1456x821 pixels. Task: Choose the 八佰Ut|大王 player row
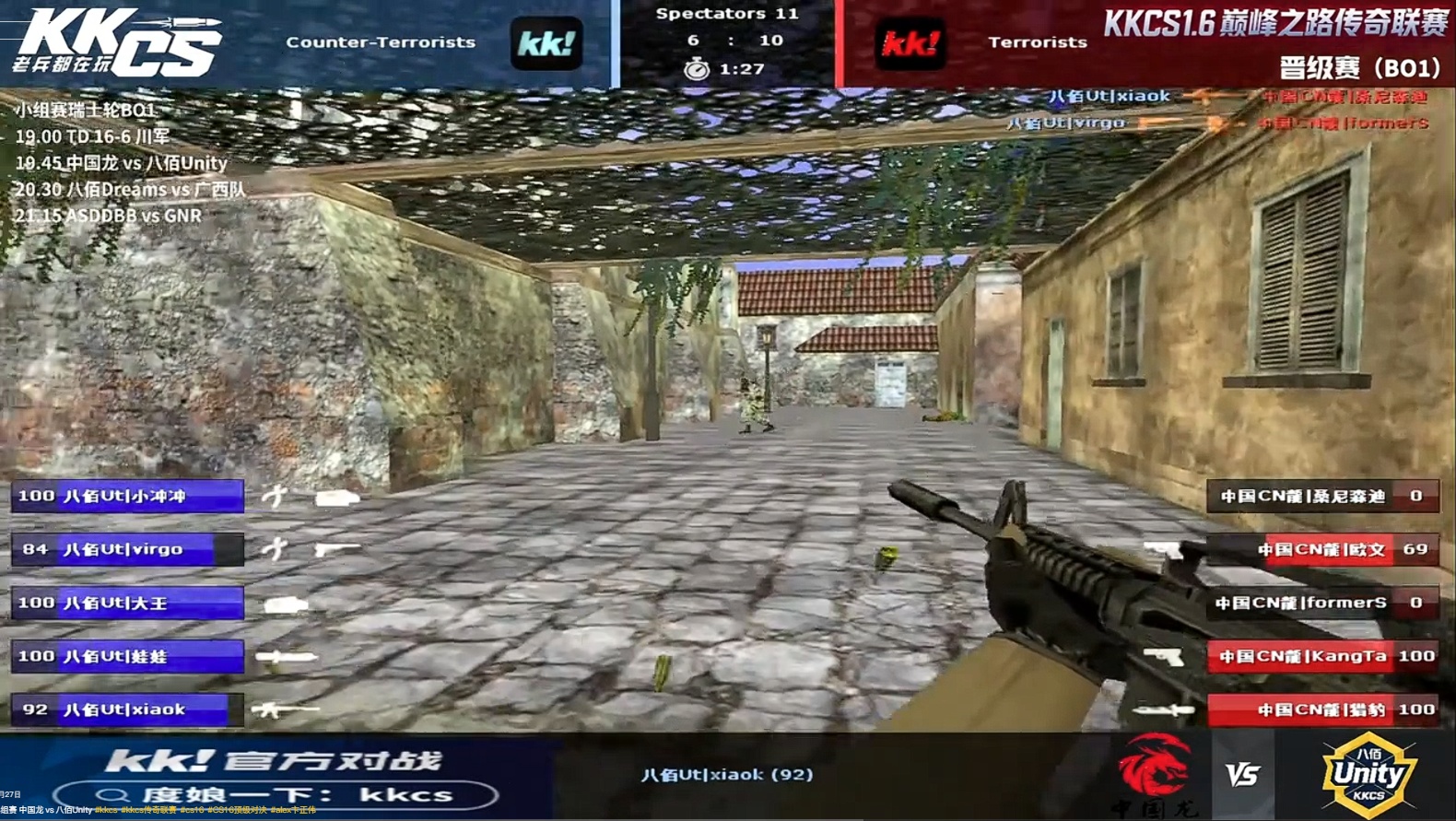point(127,603)
